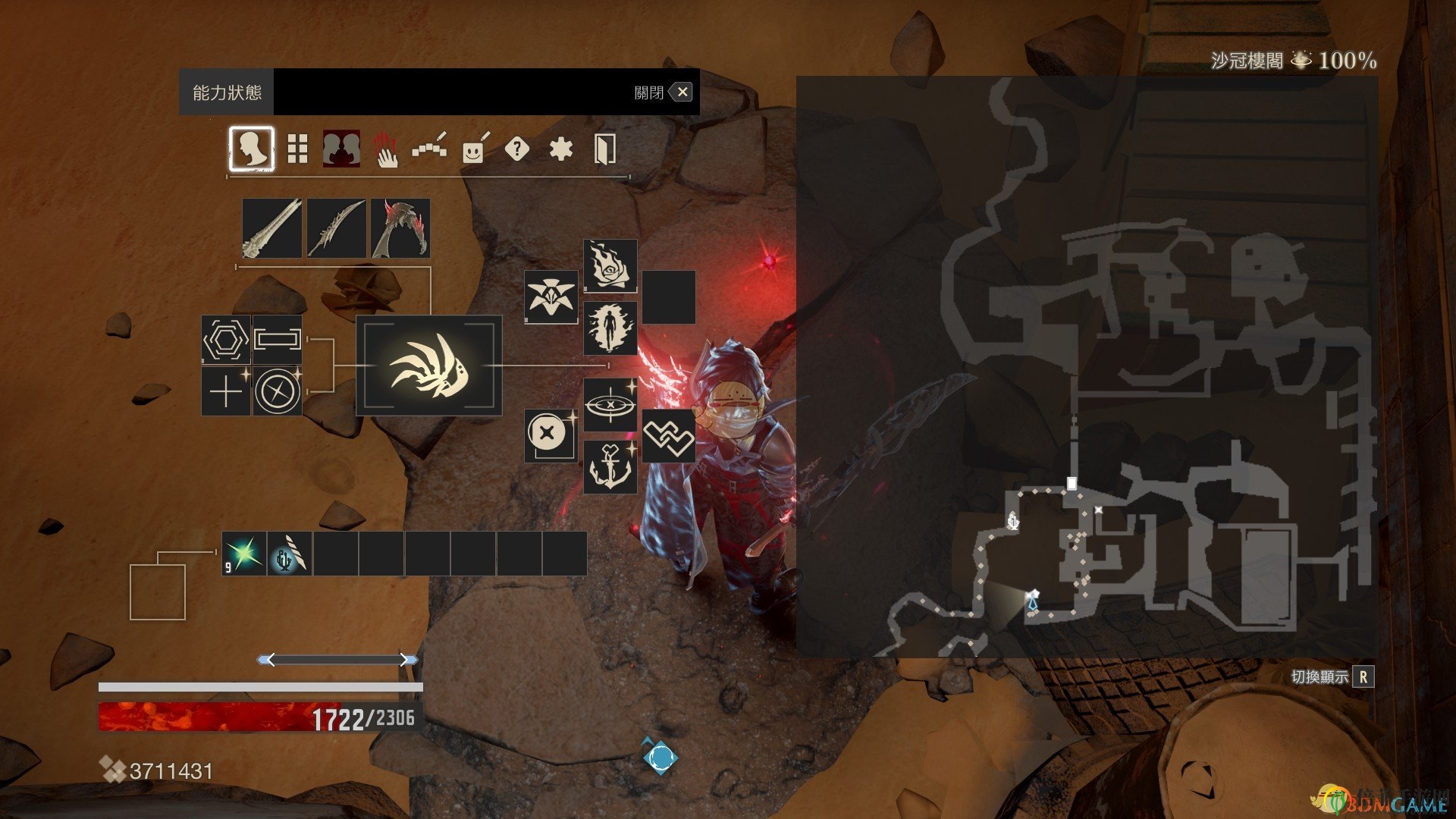Image resolution: width=1456 pixels, height=819 pixels.
Task: Select the door exit tab
Action: coord(604,149)
